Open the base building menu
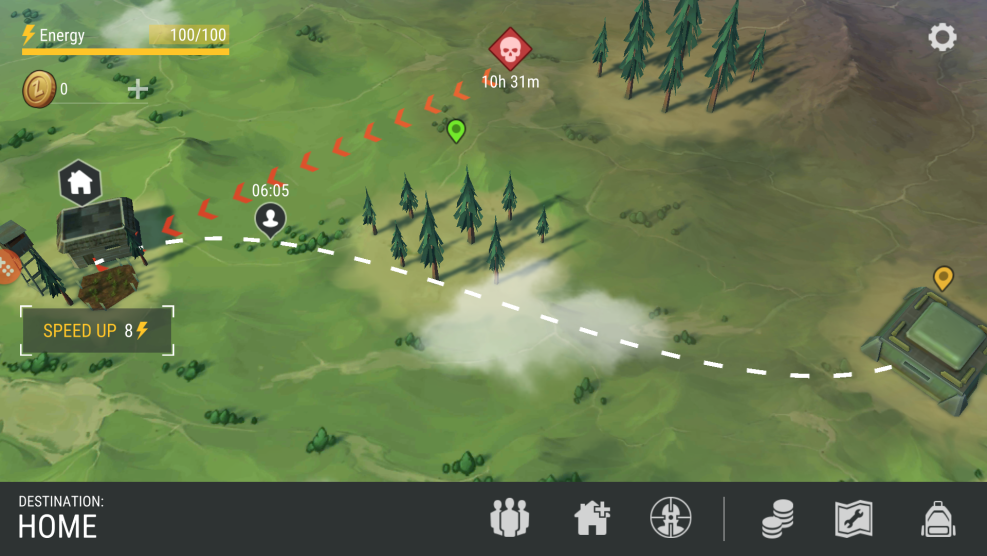 pos(592,518)
